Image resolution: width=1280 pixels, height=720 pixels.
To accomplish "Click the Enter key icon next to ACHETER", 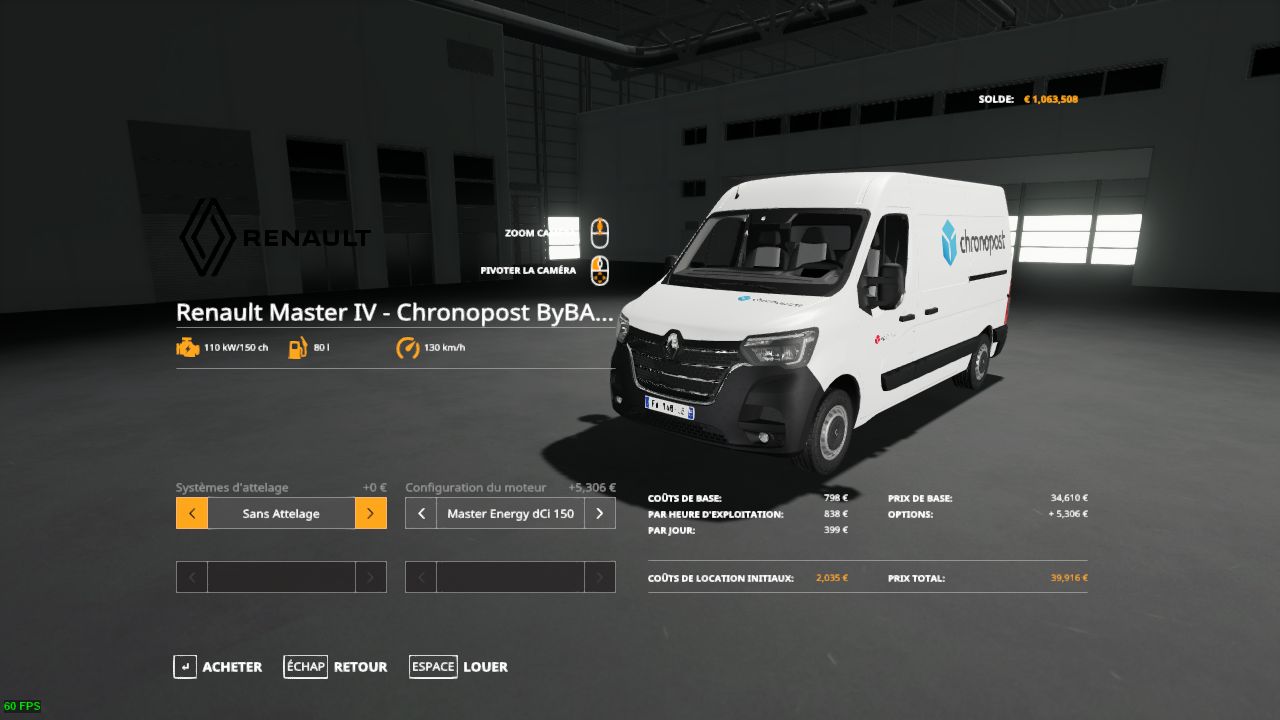I will (x=185, y=667).
